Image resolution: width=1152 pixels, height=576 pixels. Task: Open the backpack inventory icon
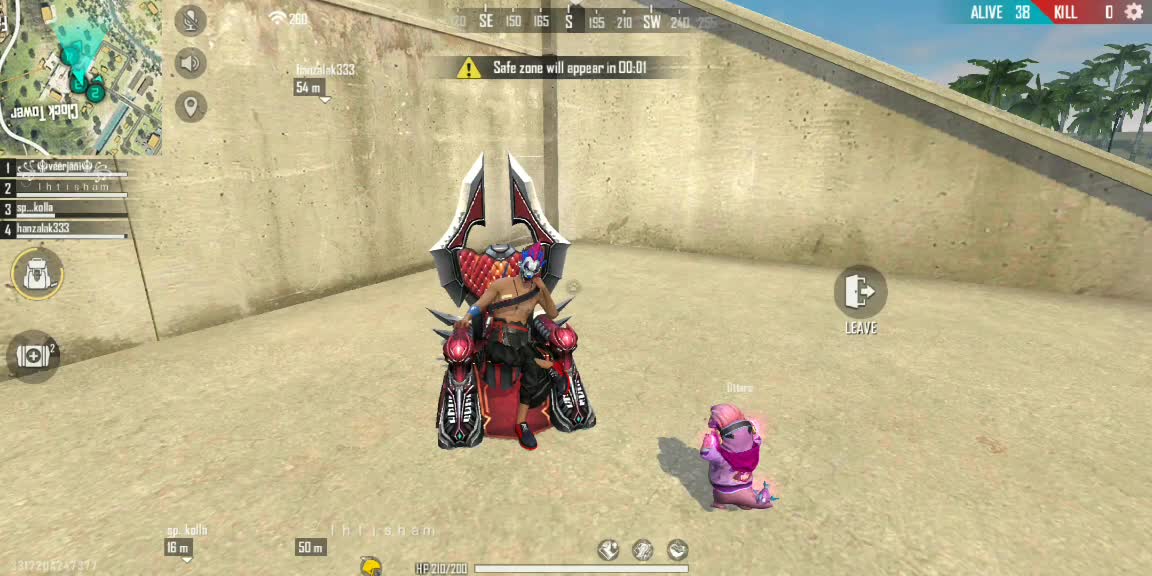point(37,272)
